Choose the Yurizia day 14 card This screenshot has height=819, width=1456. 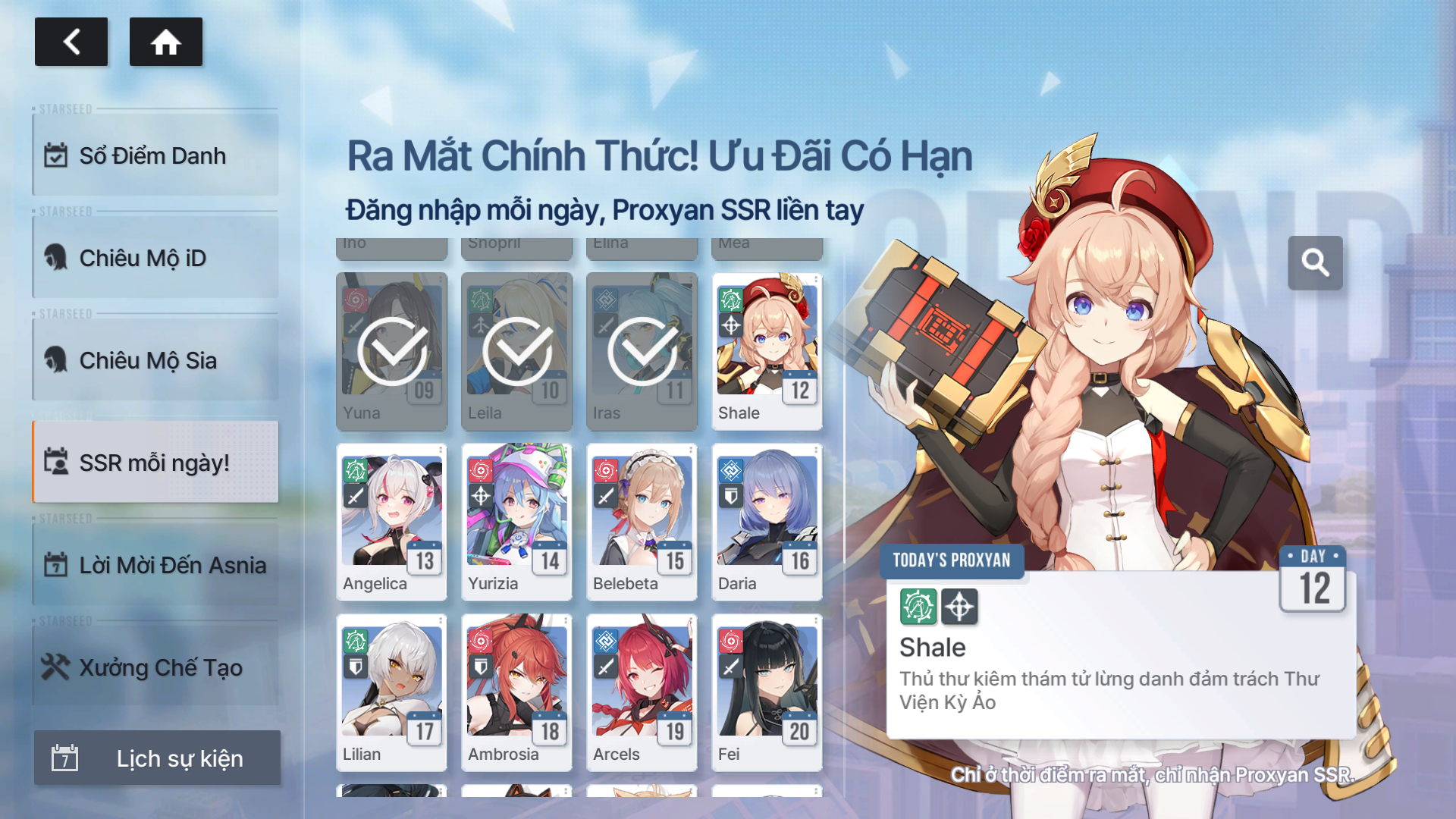coord(516,522)
